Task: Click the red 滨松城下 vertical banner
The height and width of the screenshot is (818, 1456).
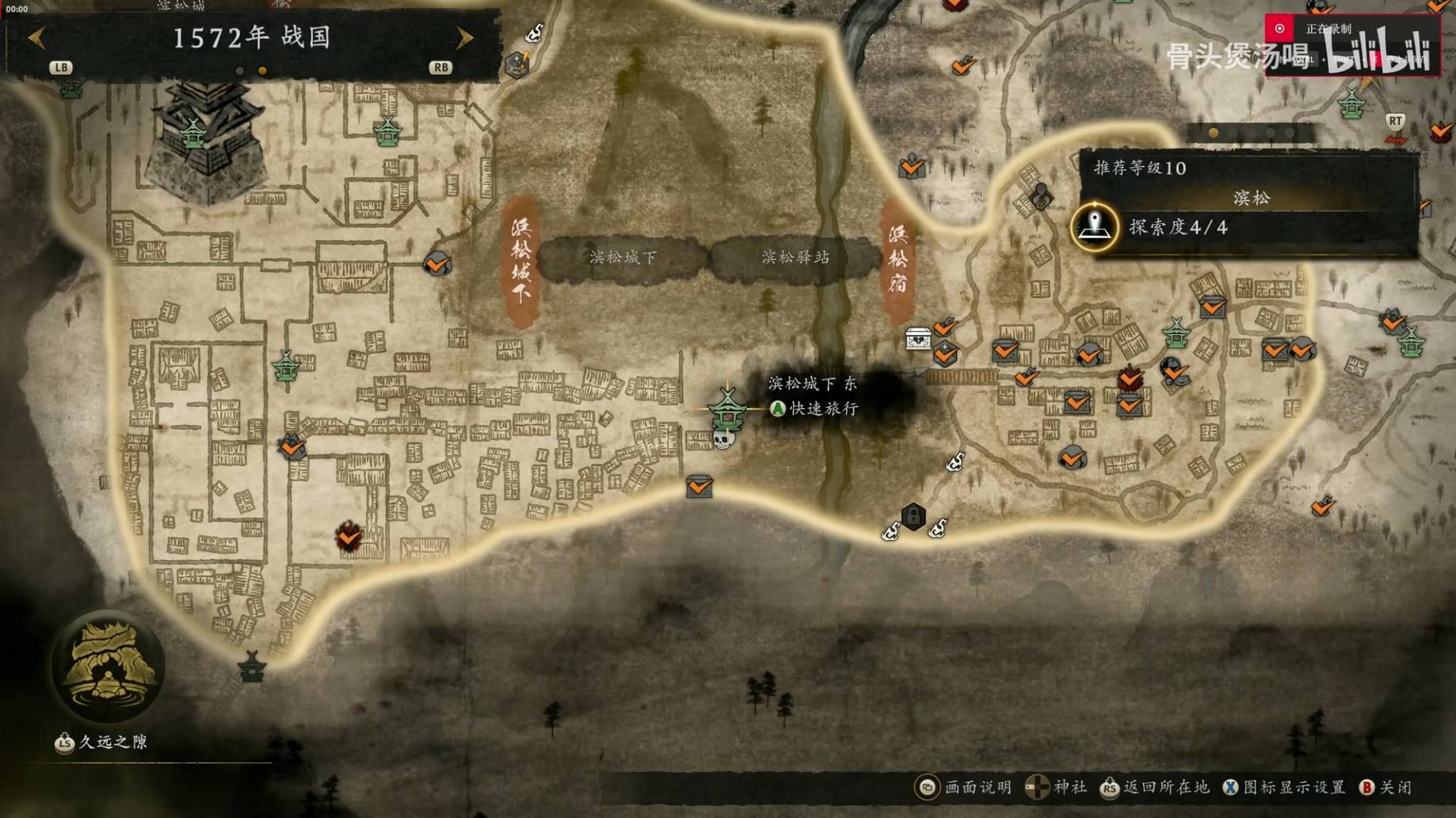Action: (521, 261)
